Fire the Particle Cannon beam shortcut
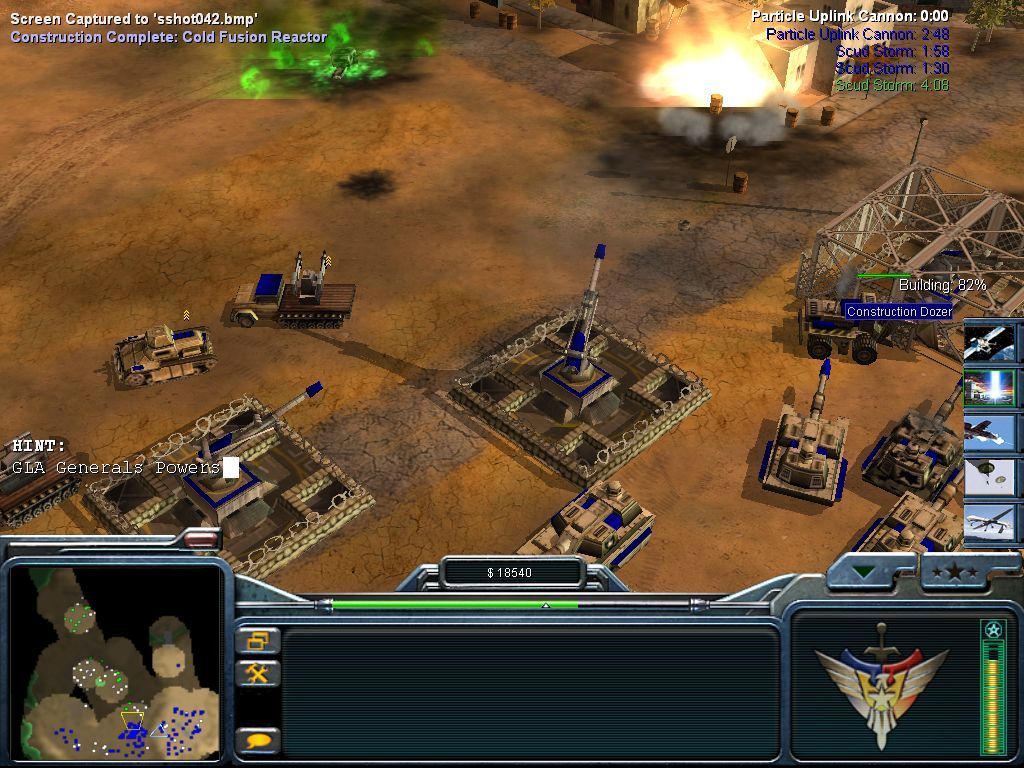This screenshot has width=1024, height=768. (x=991, y=387)
